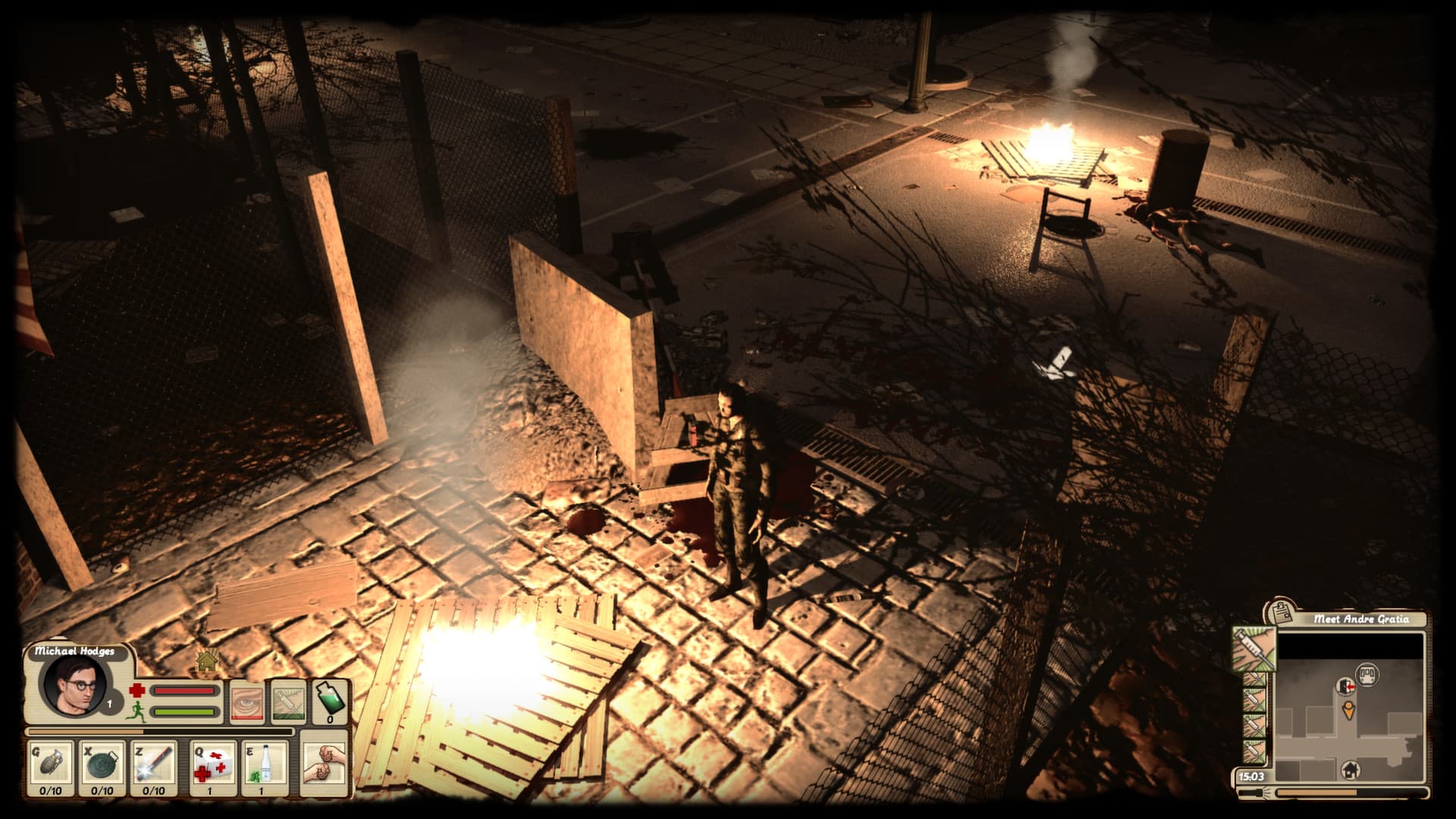Select the grenade in hotkey slot G
The width and height of the screenshot is (1456, 819).
(x=52, y=763)
